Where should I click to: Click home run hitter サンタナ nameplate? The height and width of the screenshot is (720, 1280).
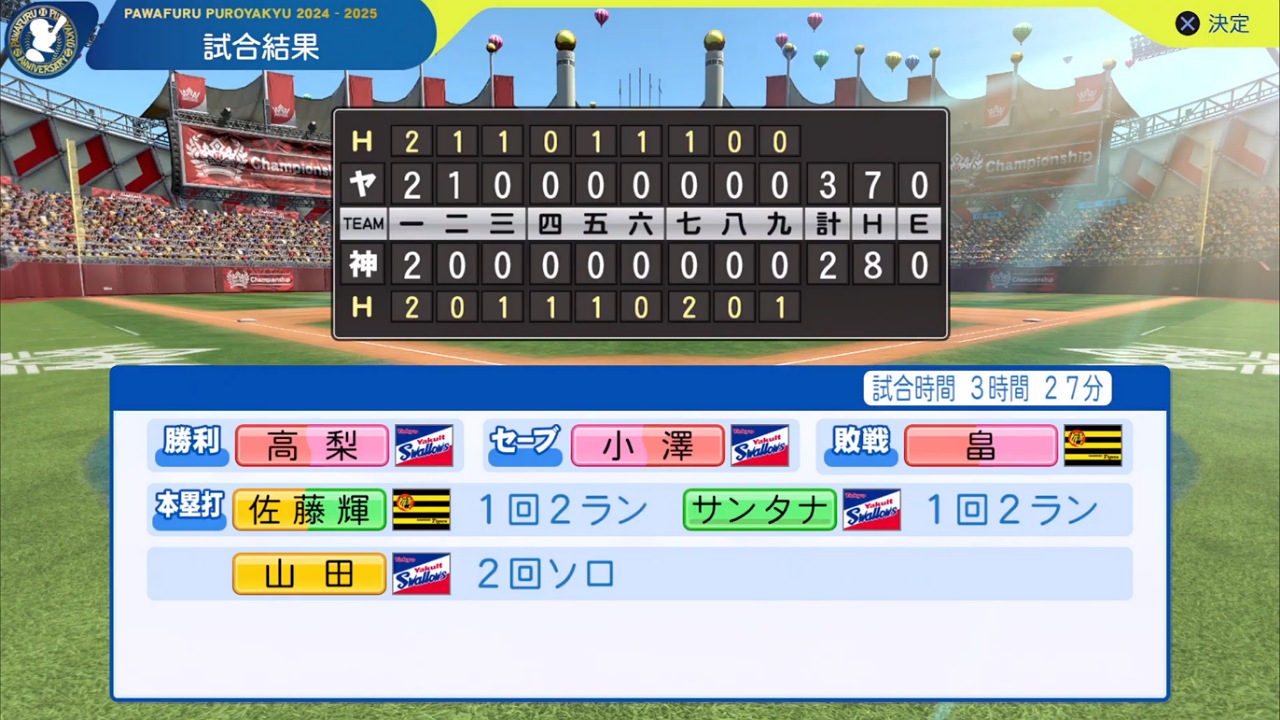click(759, 509)
